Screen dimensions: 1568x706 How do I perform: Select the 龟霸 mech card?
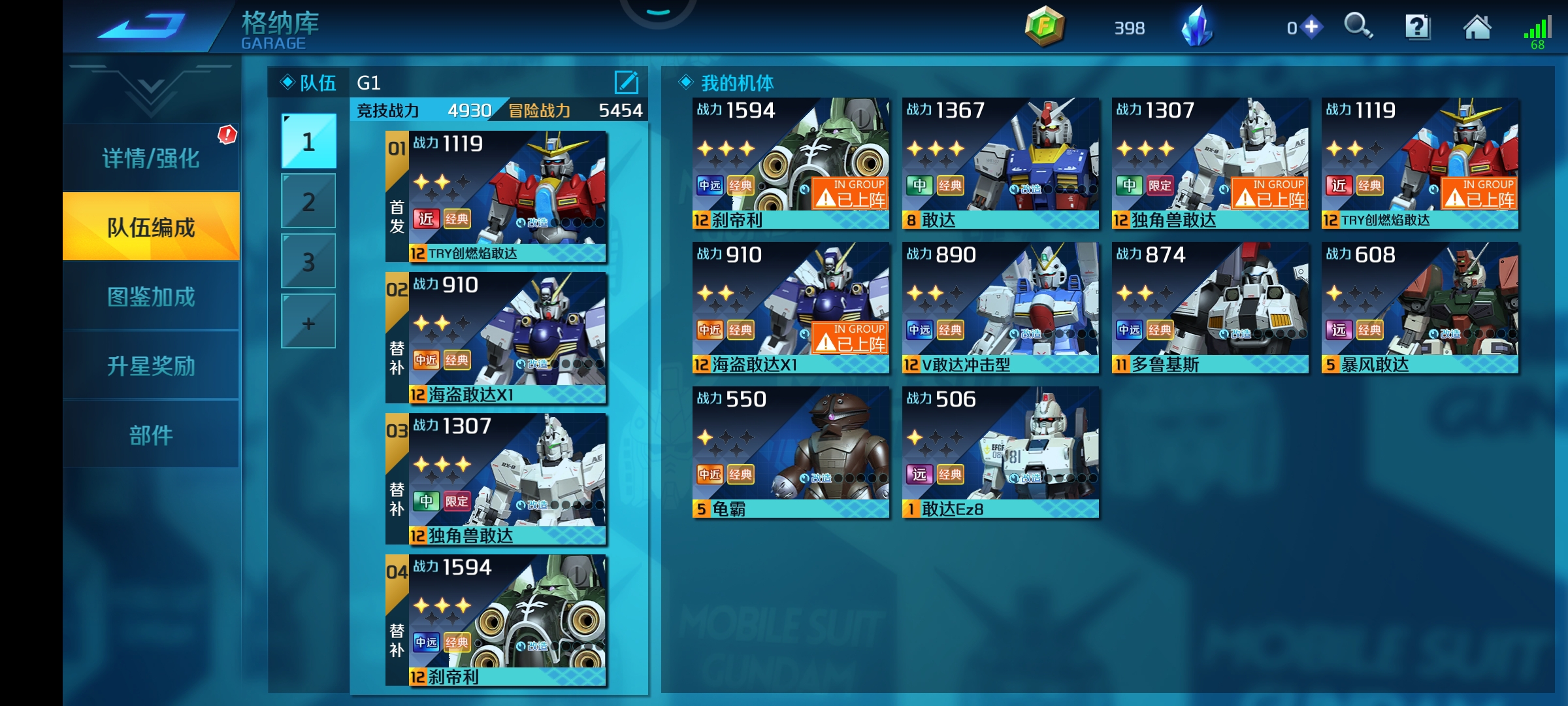[791, 452]
